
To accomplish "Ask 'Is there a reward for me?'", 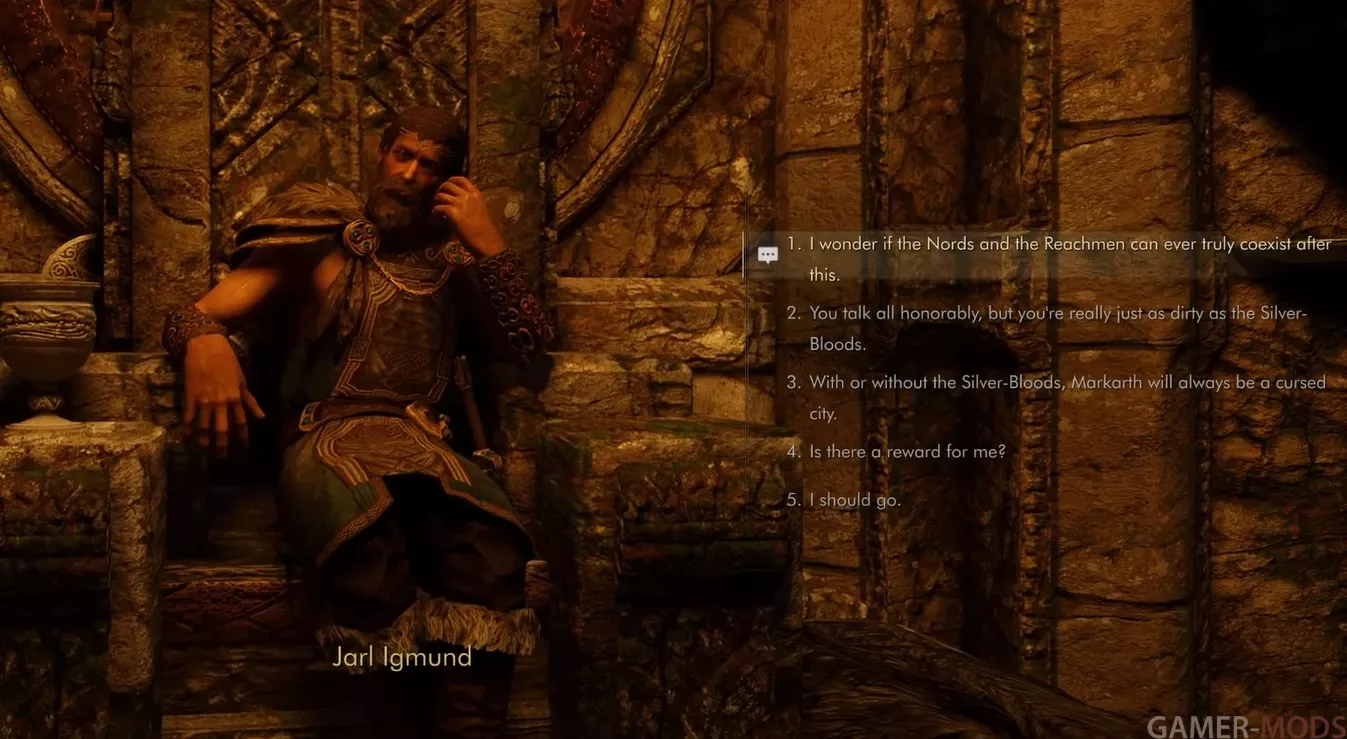I will point(906,452).
